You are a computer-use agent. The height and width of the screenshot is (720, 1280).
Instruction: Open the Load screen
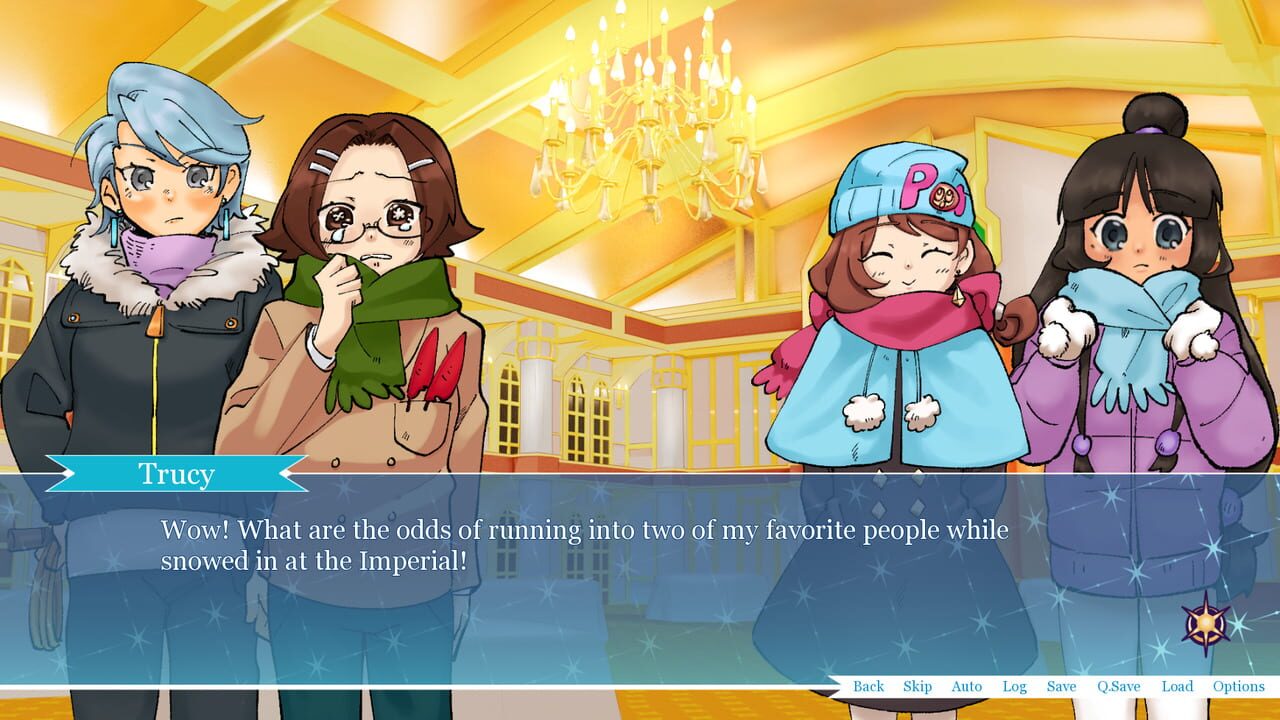pyautogui.click(x=1177, y=687)
